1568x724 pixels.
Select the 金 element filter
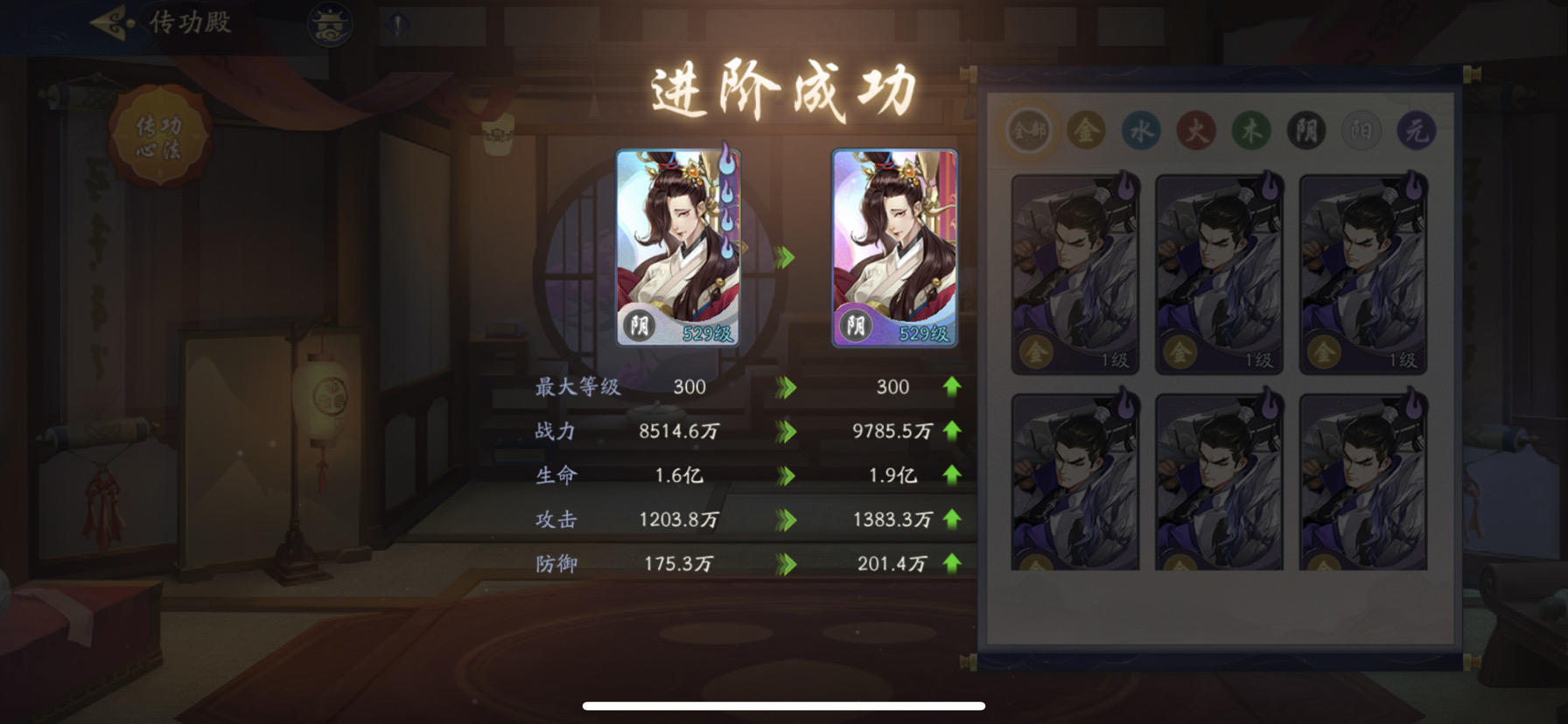tap(1085, 129)
